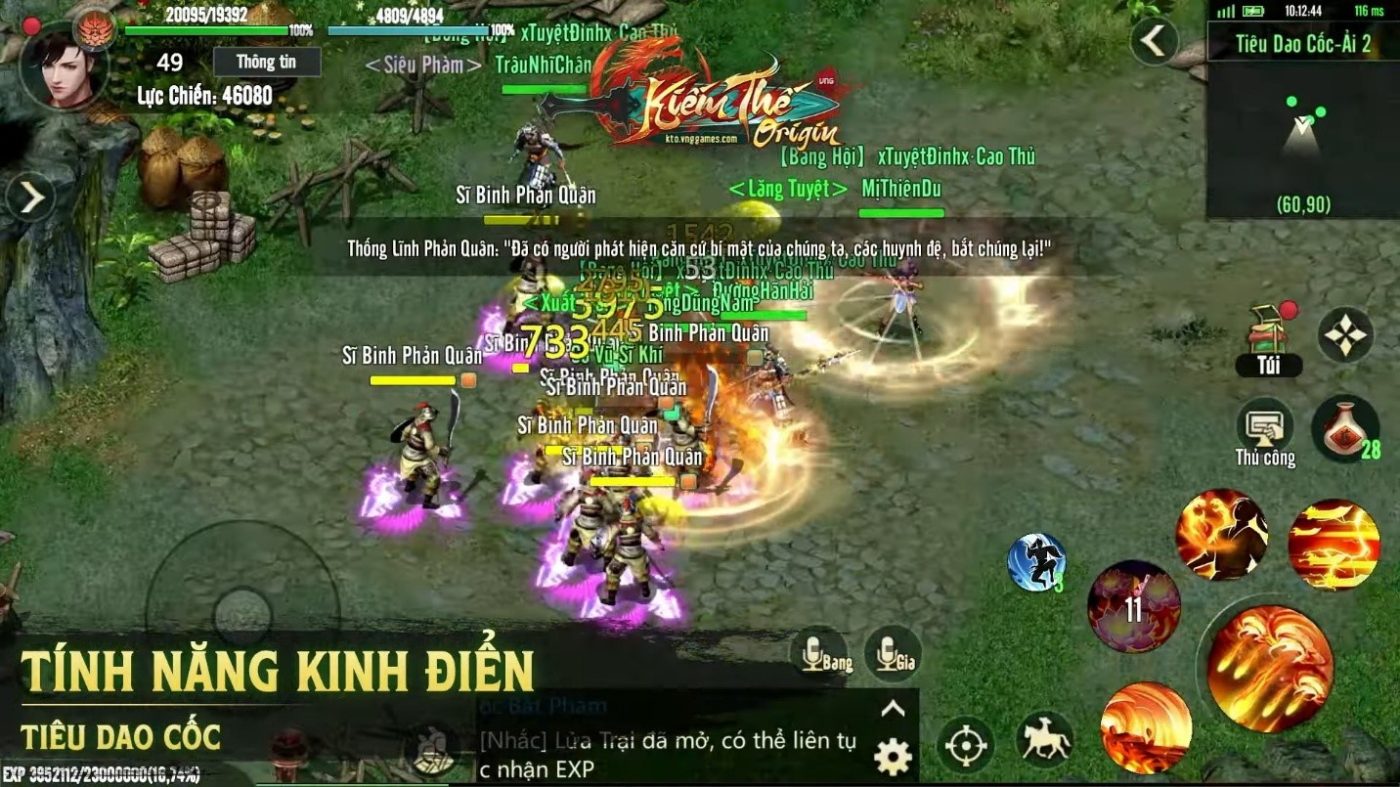This screenshot has width=1400, height=787.
Task: Cast the fiery streaks skill
Action: [x=1334, y=544]
